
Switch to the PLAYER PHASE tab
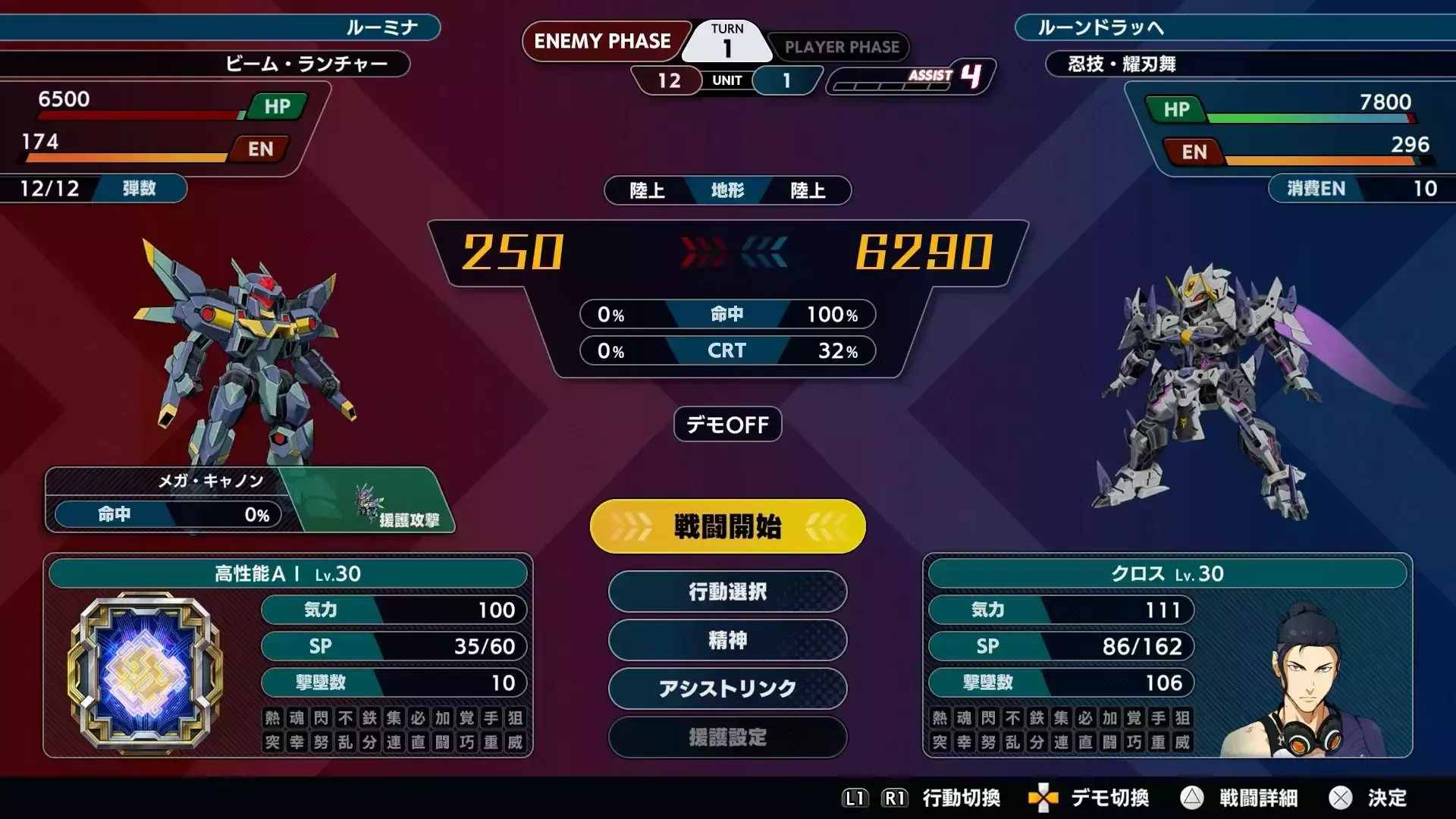(x=840, y=47)
